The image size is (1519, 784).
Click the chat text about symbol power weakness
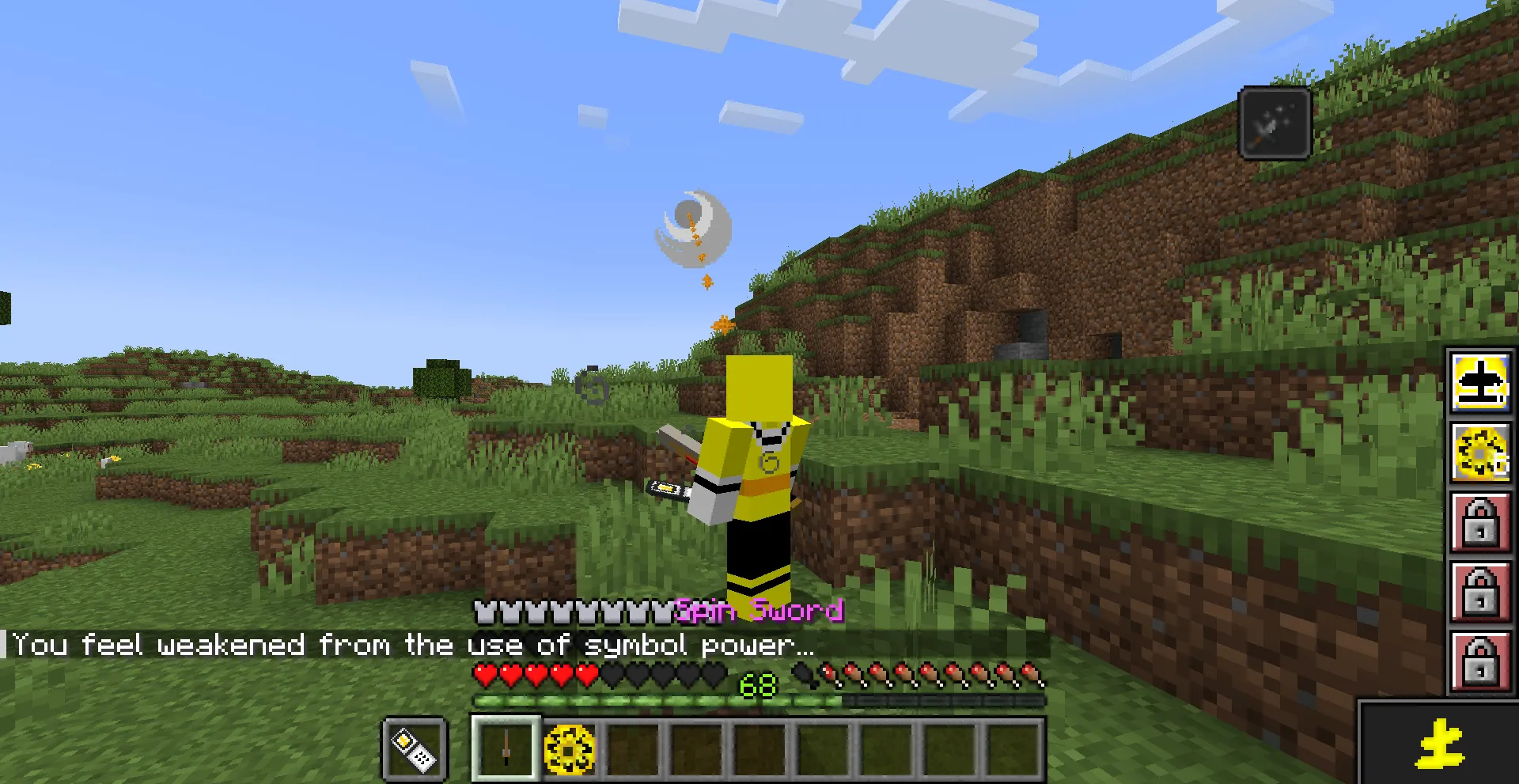click(x=411, y=646)
